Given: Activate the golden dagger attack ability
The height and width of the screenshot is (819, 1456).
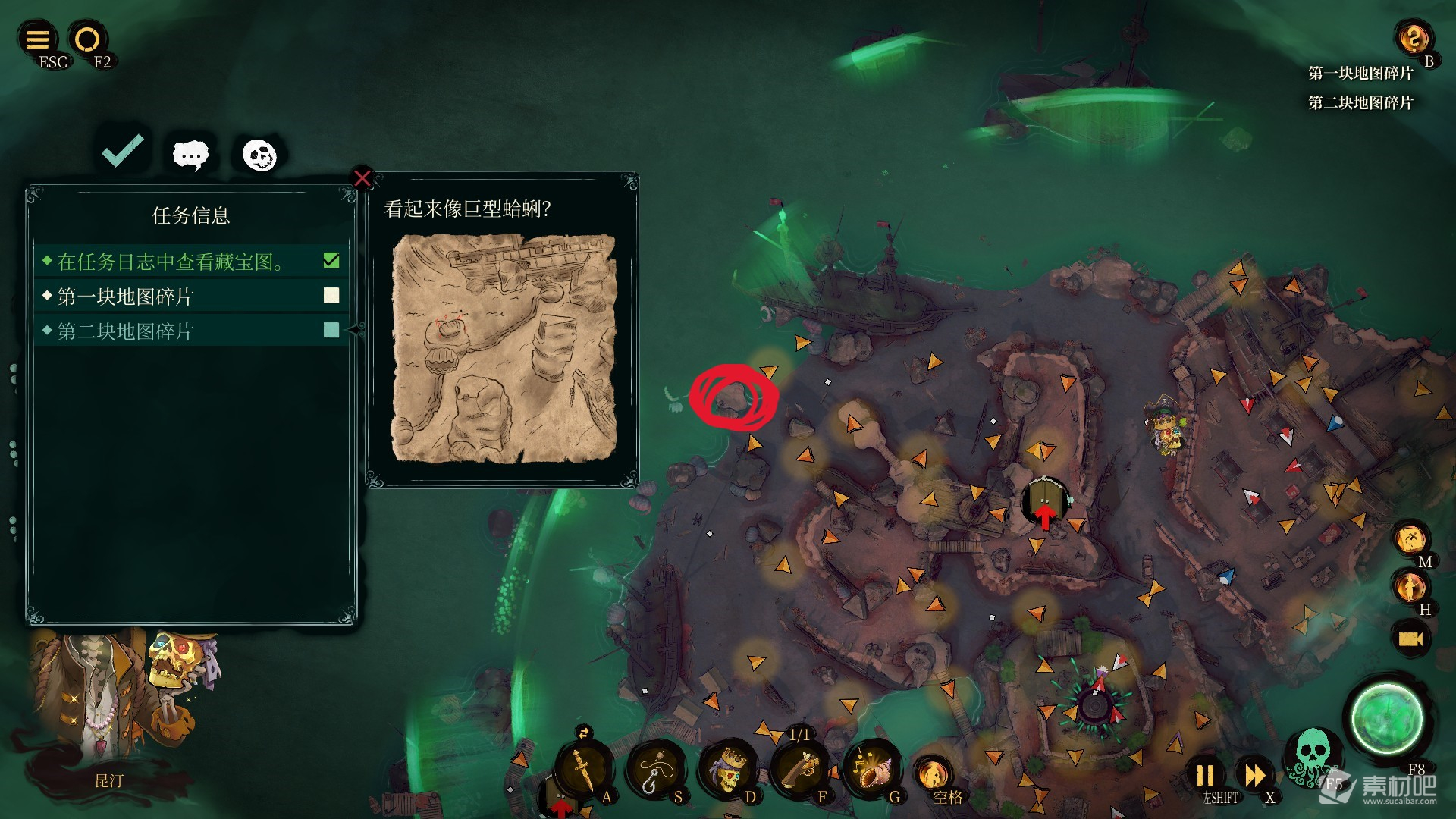Looking at the screenshot, I should click(582, 769).
